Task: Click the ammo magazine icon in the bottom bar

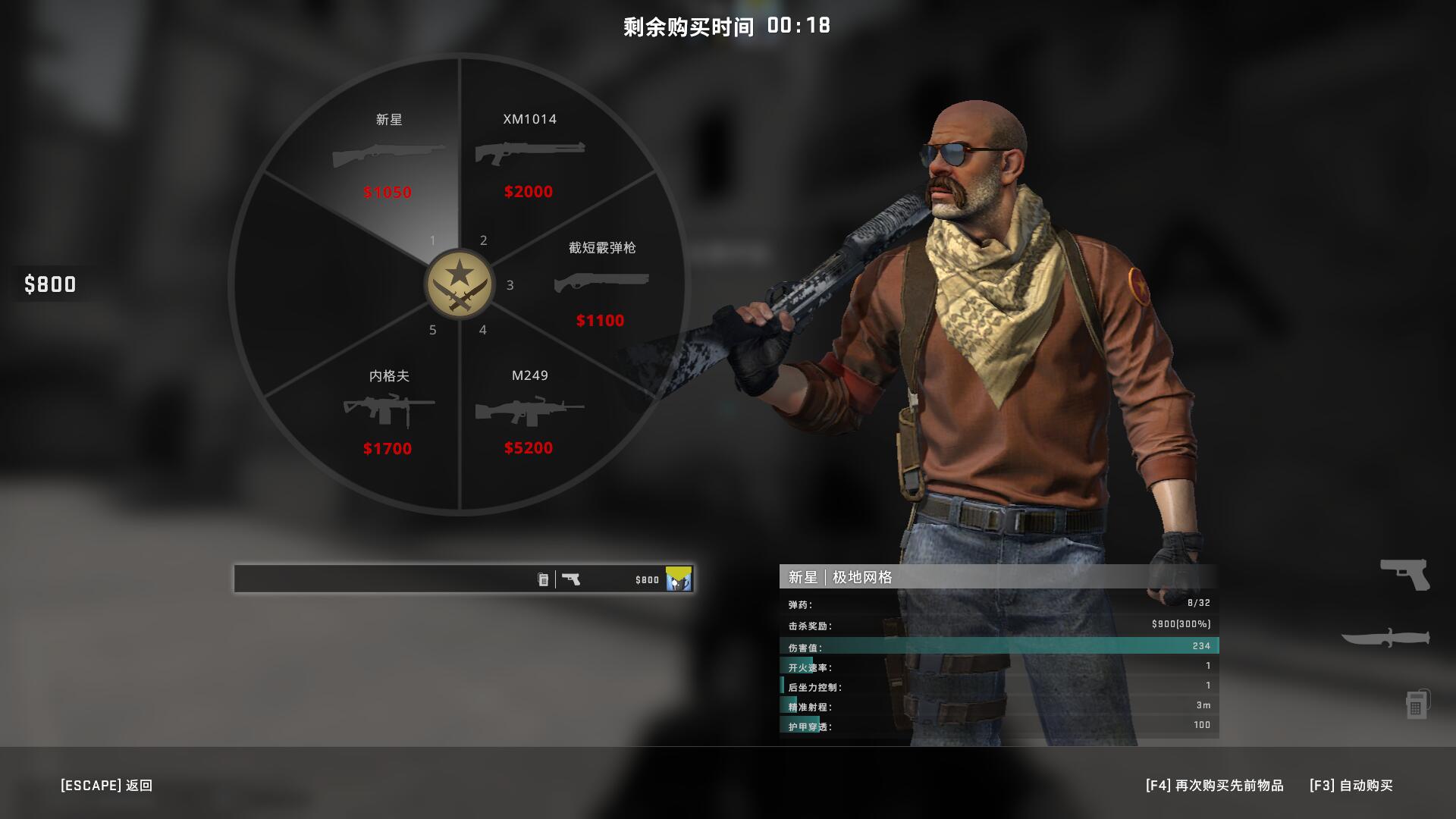Action: [x=543, y=579]
